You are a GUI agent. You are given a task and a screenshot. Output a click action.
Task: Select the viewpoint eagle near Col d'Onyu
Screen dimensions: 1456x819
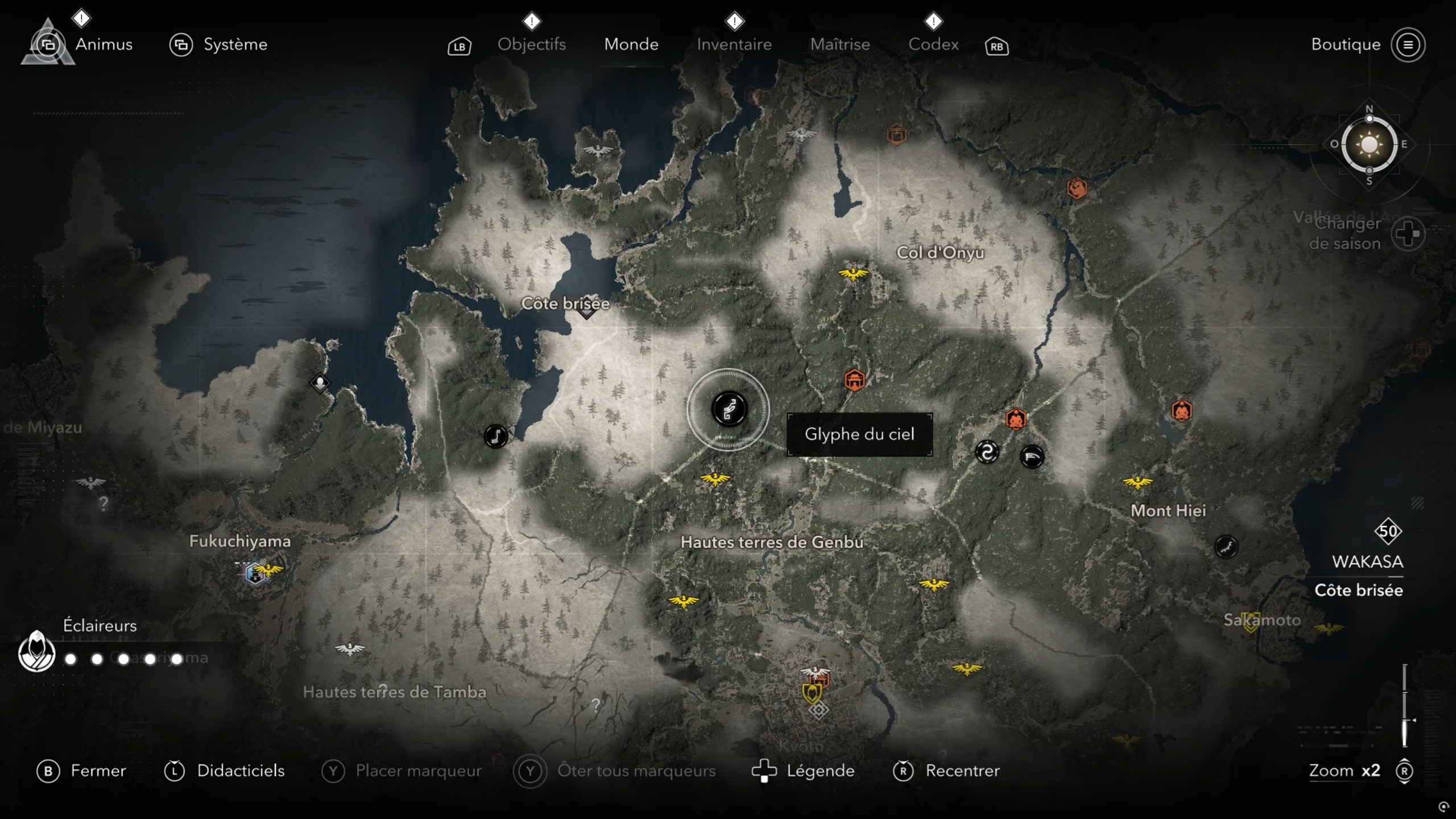pyautogui.click(x=853, y=274)
